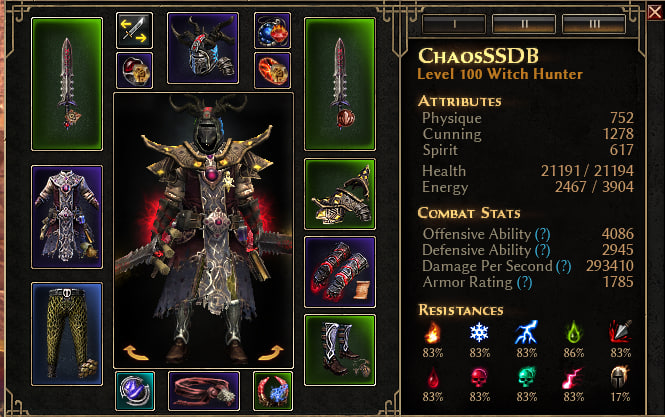Click the Offensive Ability help question mark
The image size is (665, 417).
[543, 233]
